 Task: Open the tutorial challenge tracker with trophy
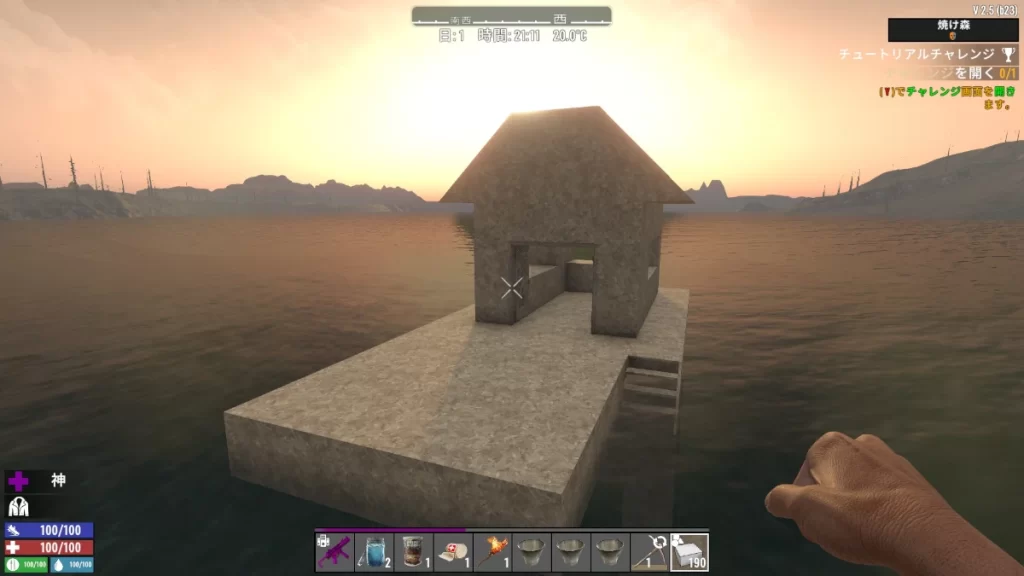click(930, 54)
